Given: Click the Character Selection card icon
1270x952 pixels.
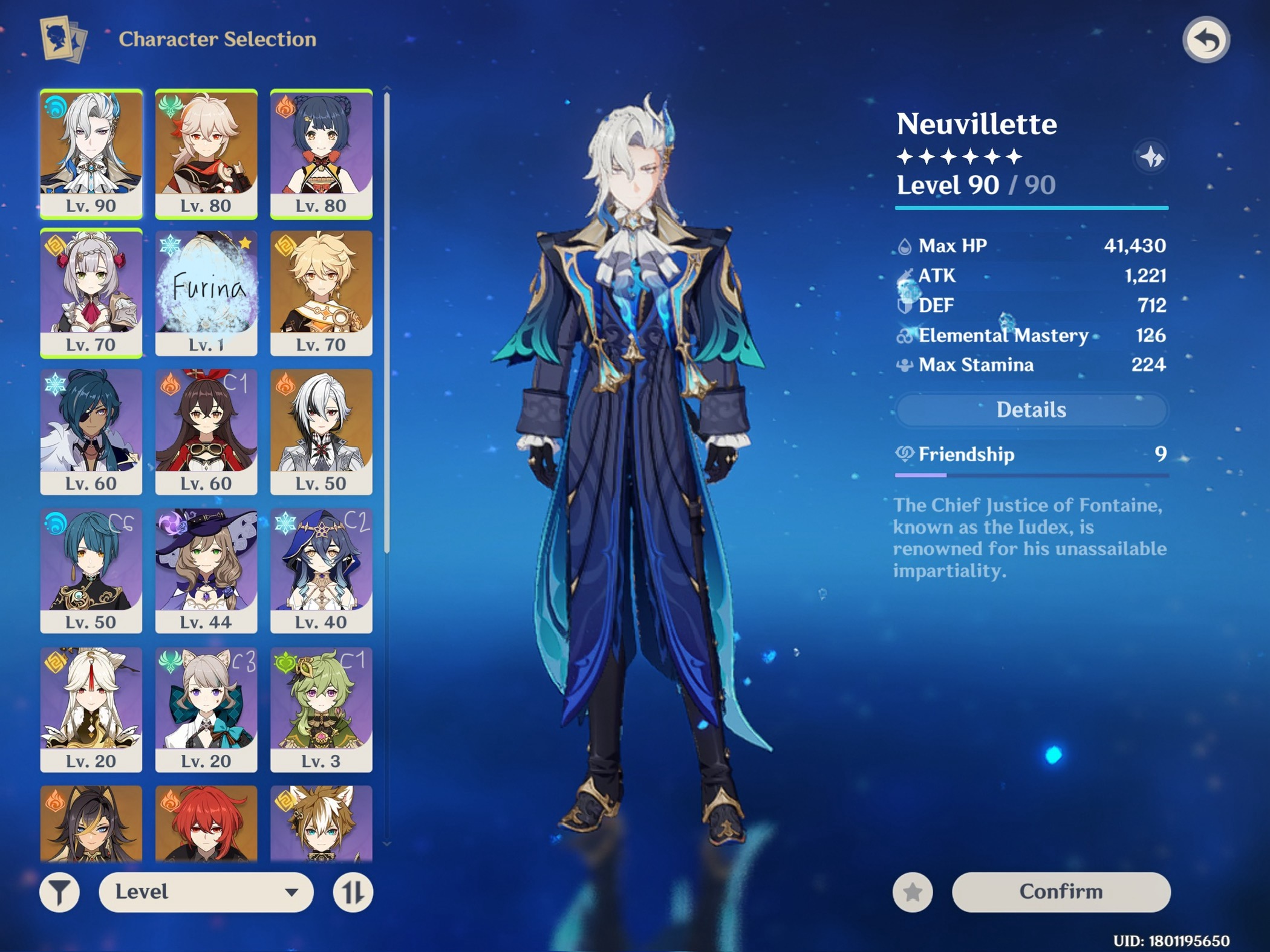Looking at the screenshot, I should pyautogui.click(x=62, y=39).
